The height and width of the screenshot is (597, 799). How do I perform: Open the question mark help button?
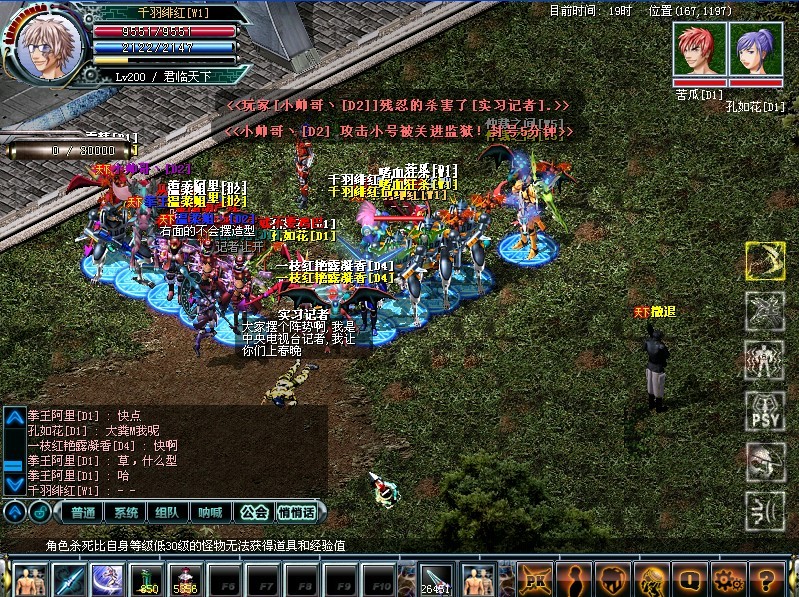click(x=766, y=579)
